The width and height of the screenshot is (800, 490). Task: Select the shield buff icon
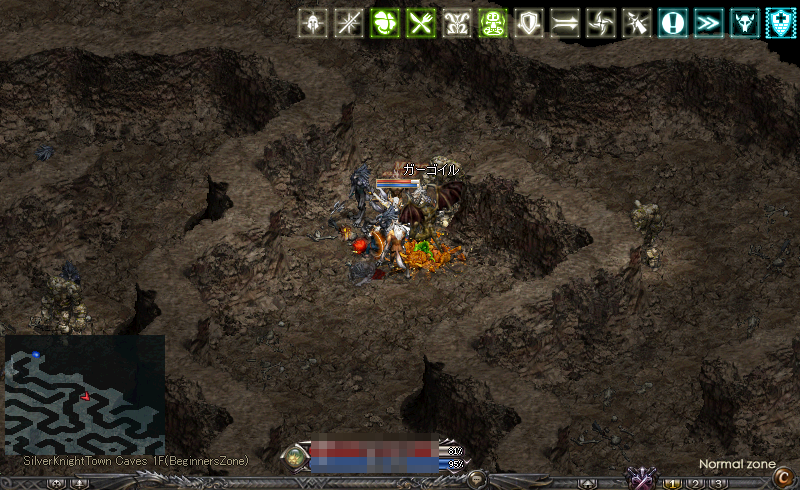528,23
